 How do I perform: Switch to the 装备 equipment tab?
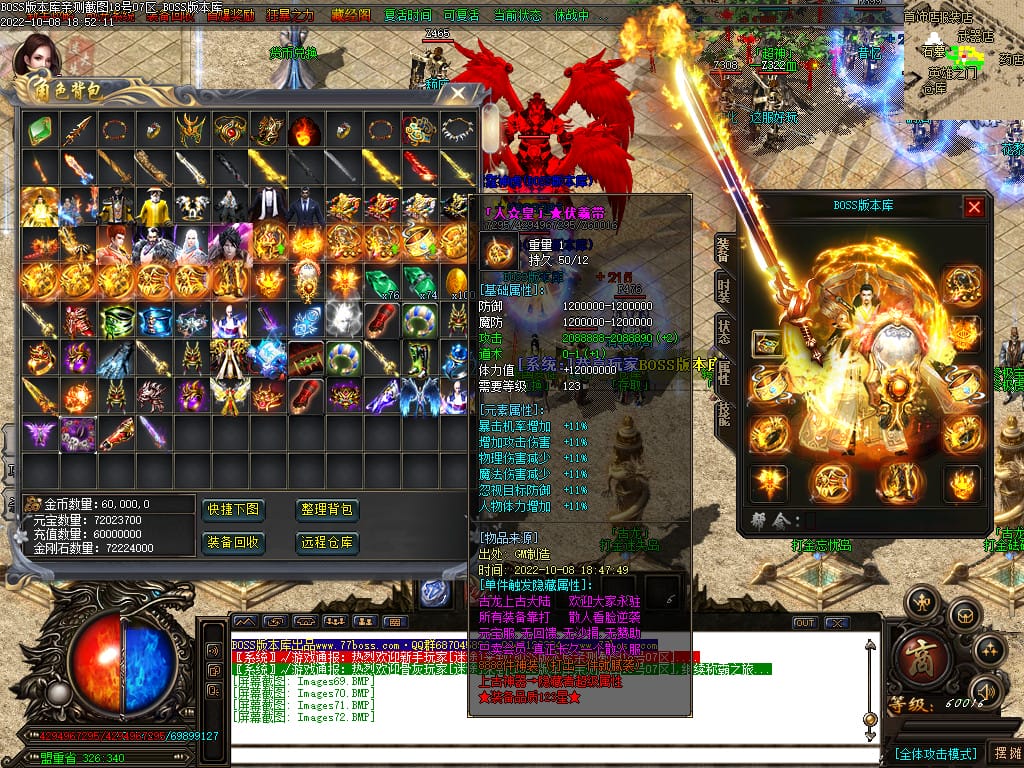coord(723,251)
